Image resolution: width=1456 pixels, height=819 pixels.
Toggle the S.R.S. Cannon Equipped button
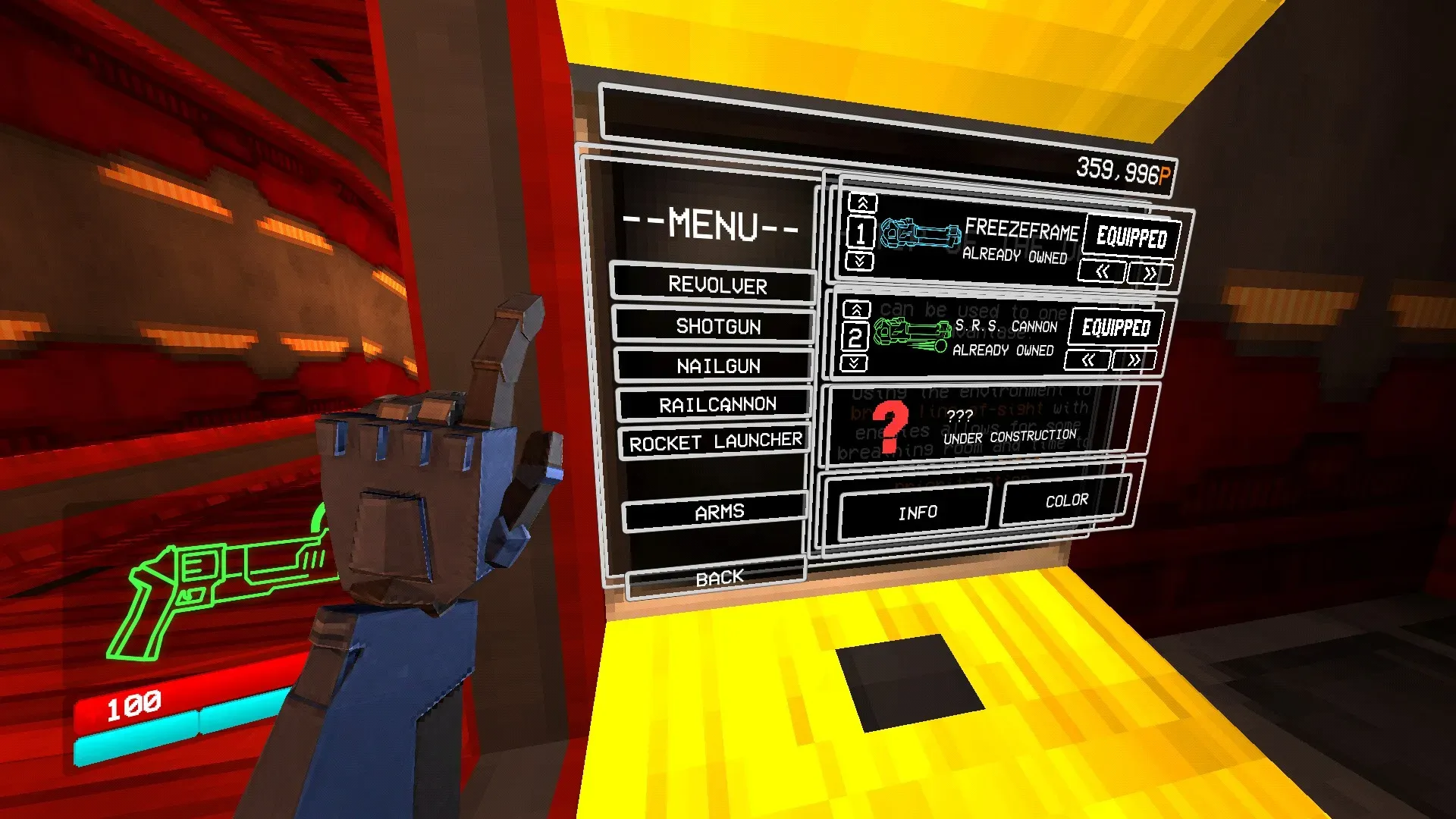click(x=1116, y=328)
